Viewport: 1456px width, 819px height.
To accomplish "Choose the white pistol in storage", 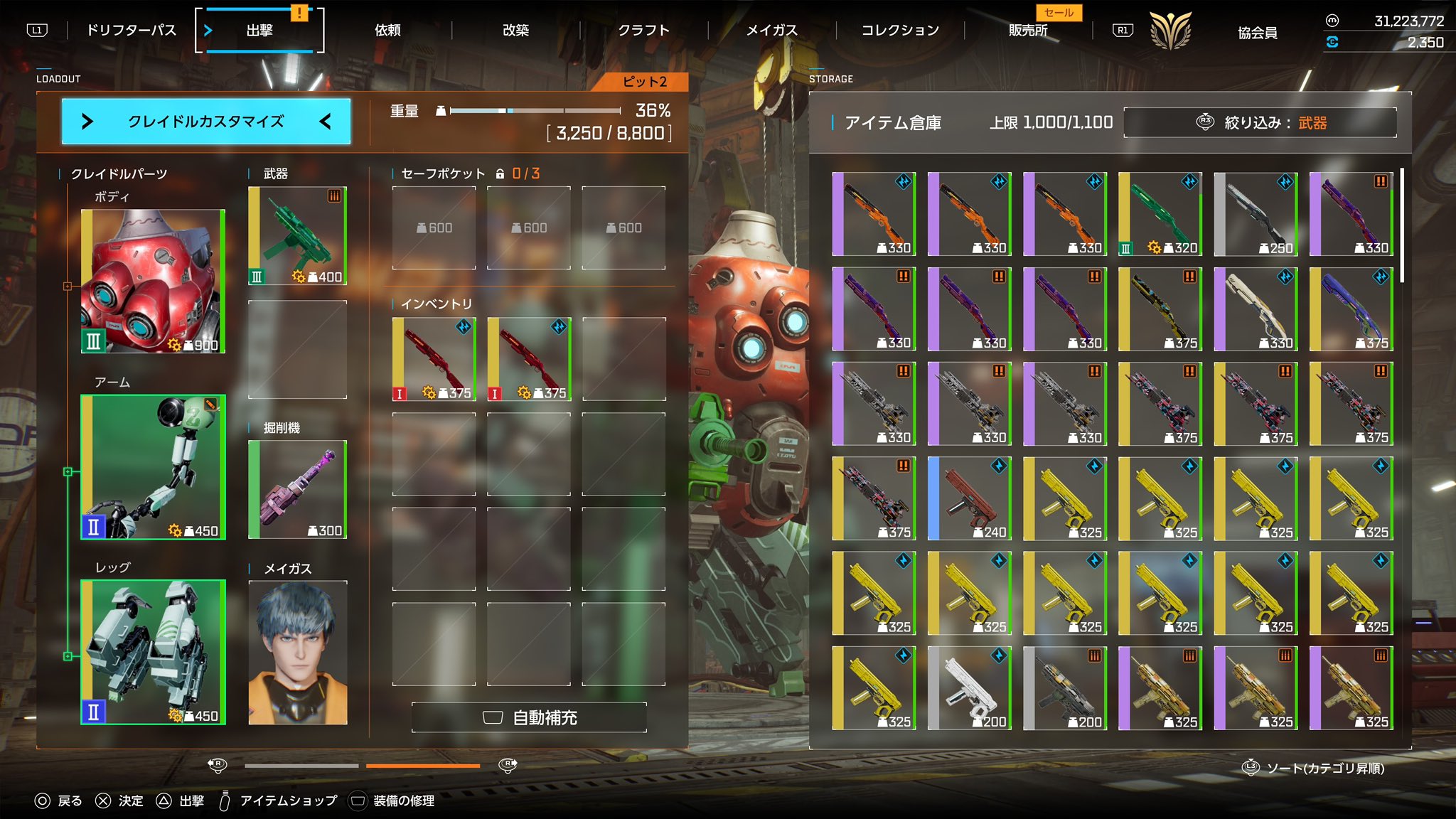I will [x=969, y=688].
